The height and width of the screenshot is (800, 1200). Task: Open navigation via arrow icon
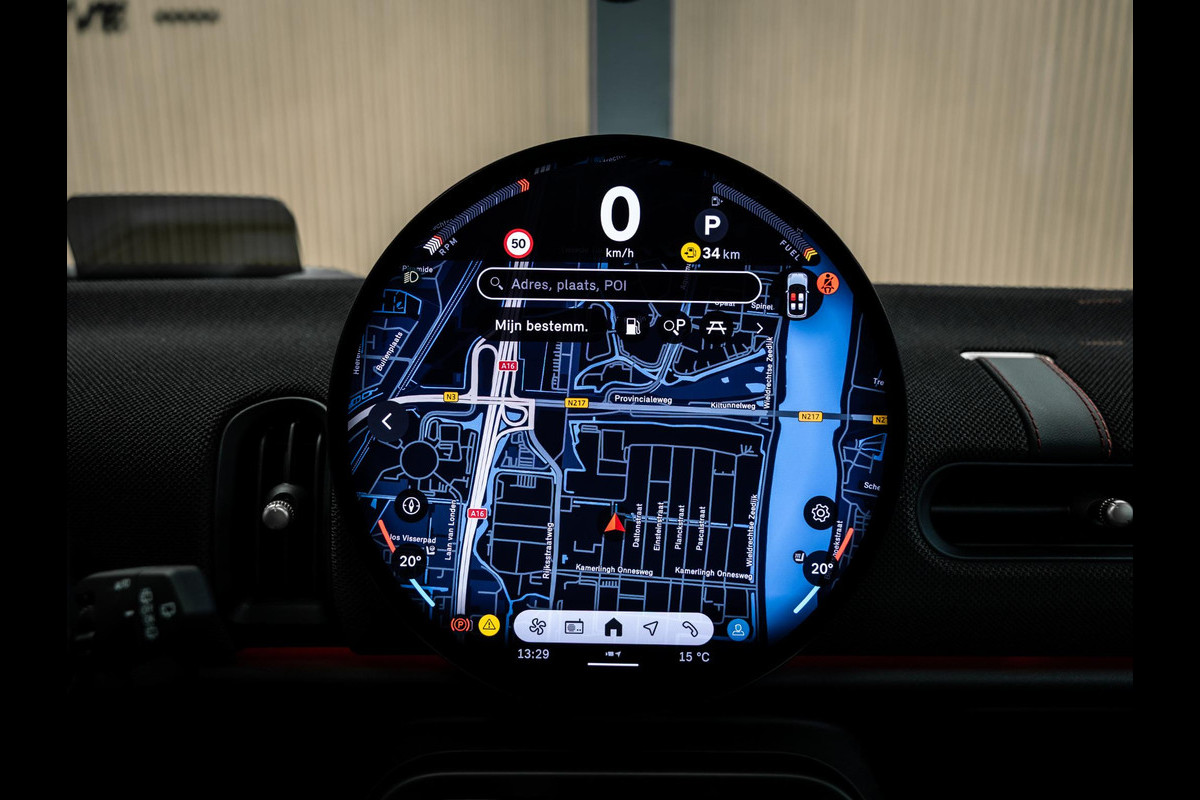[x=651, y=628]
